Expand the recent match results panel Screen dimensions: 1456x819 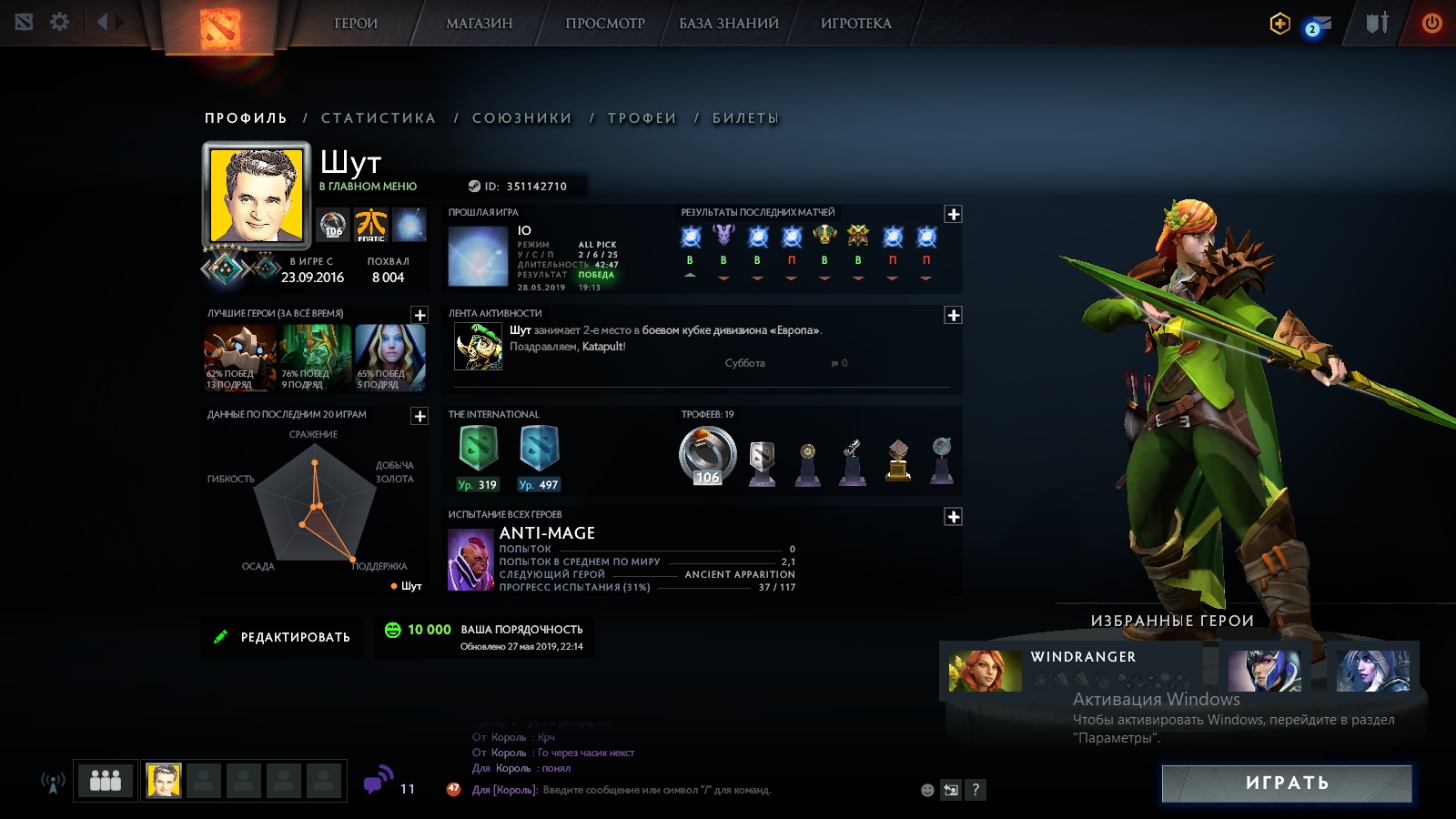click(x=953, y=214)
